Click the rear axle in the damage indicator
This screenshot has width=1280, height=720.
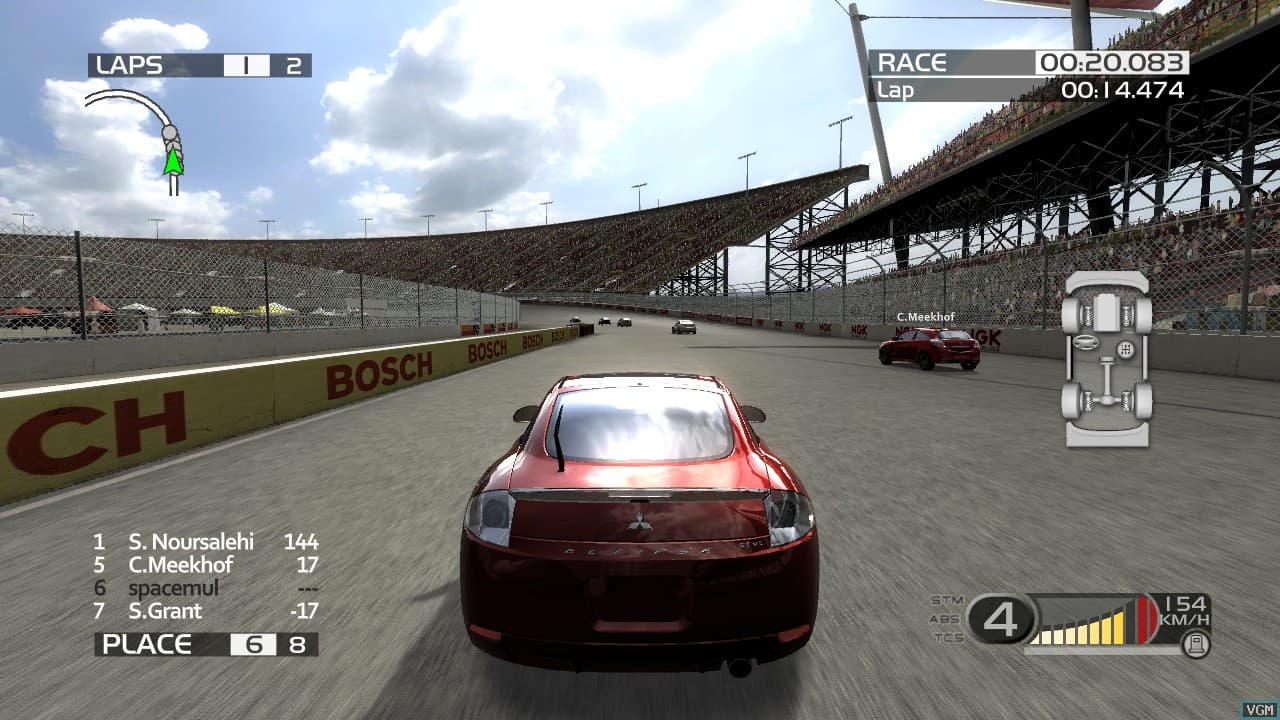pos(1108,399)
